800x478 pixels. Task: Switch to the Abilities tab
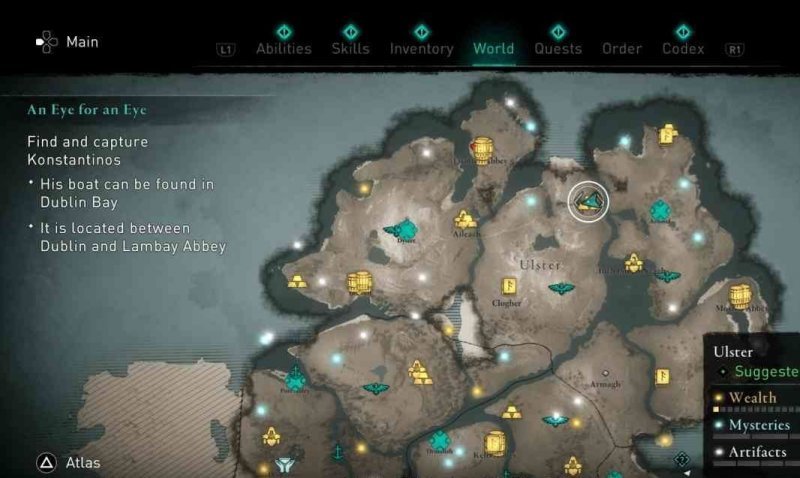pyautogui.click(x=283, y=48)
